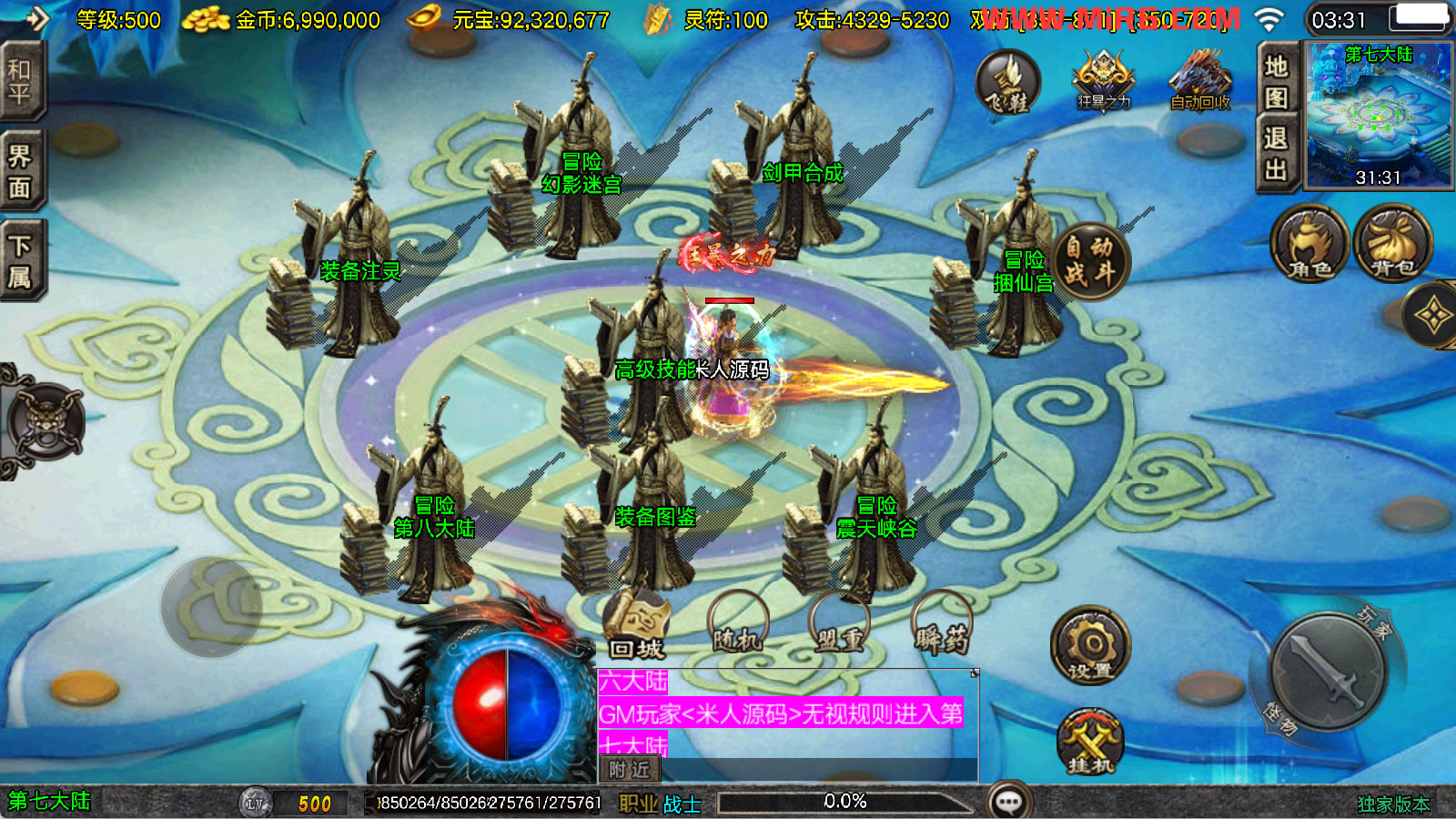
Task: Open the 下属 subordinates panel
Action: pos(21,260)
